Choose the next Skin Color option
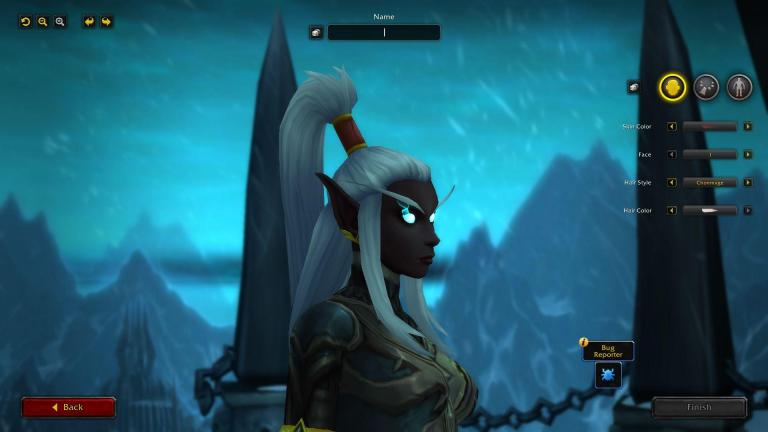 (x=747, y=126)
